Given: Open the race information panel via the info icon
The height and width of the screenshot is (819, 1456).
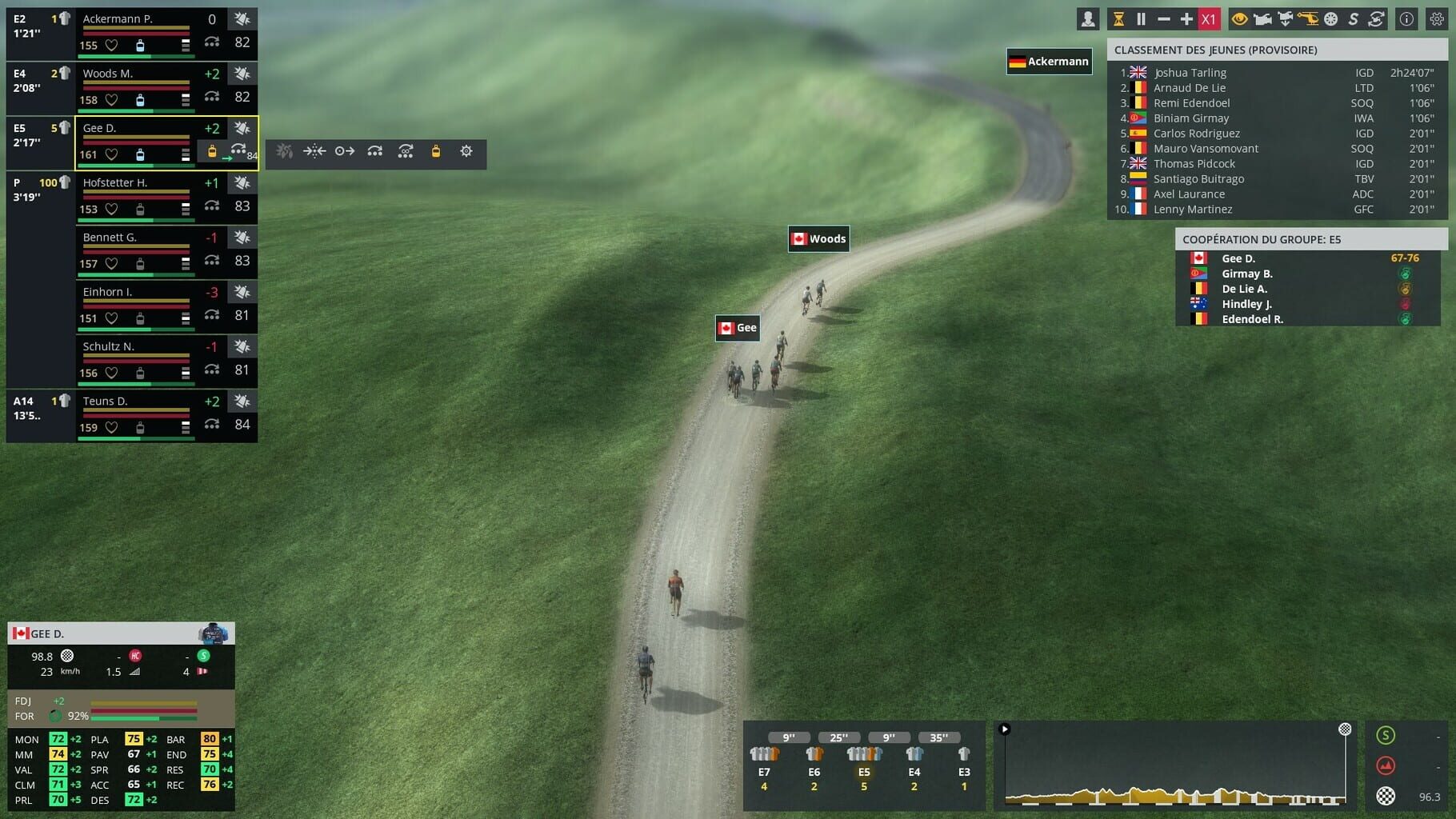Looking at the screenshot, I should pyautogui.click(x=1406, y=18).
